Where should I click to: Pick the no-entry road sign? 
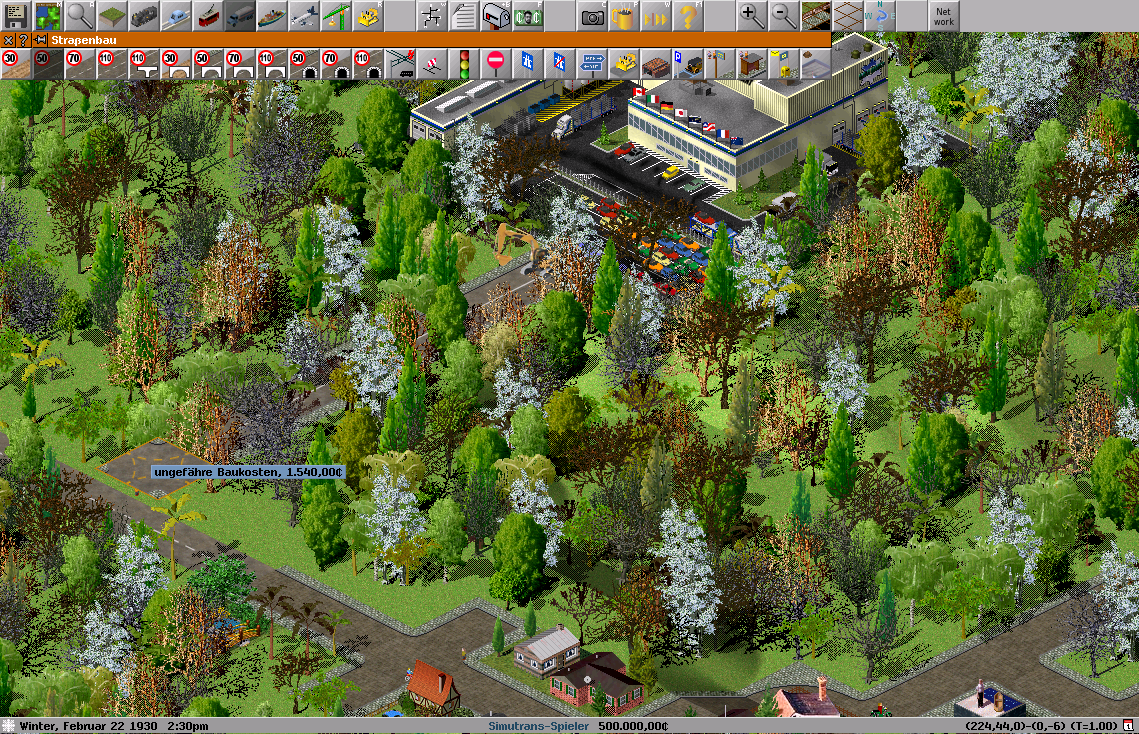[x=496, y=64]
